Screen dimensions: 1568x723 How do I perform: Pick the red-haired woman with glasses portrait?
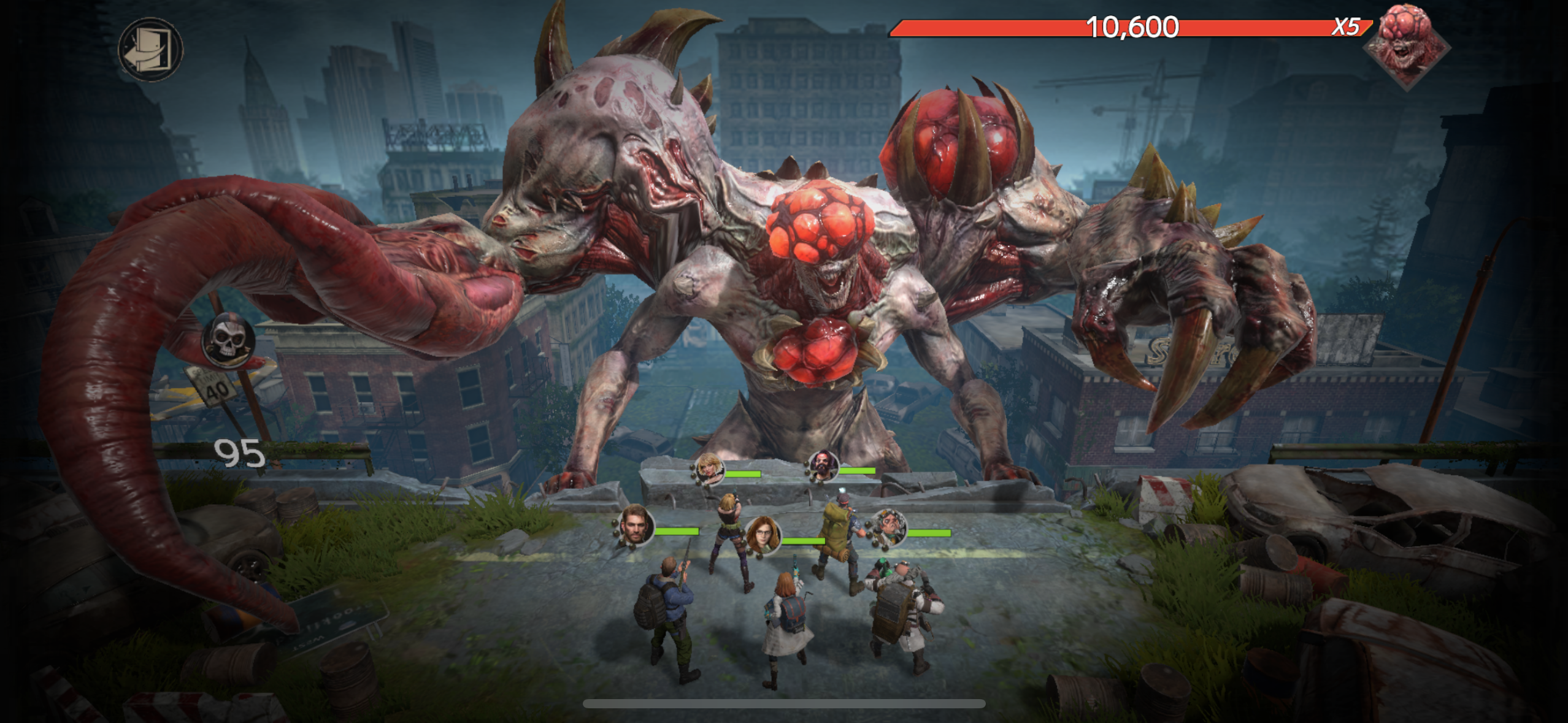click(x=762, y=535)
